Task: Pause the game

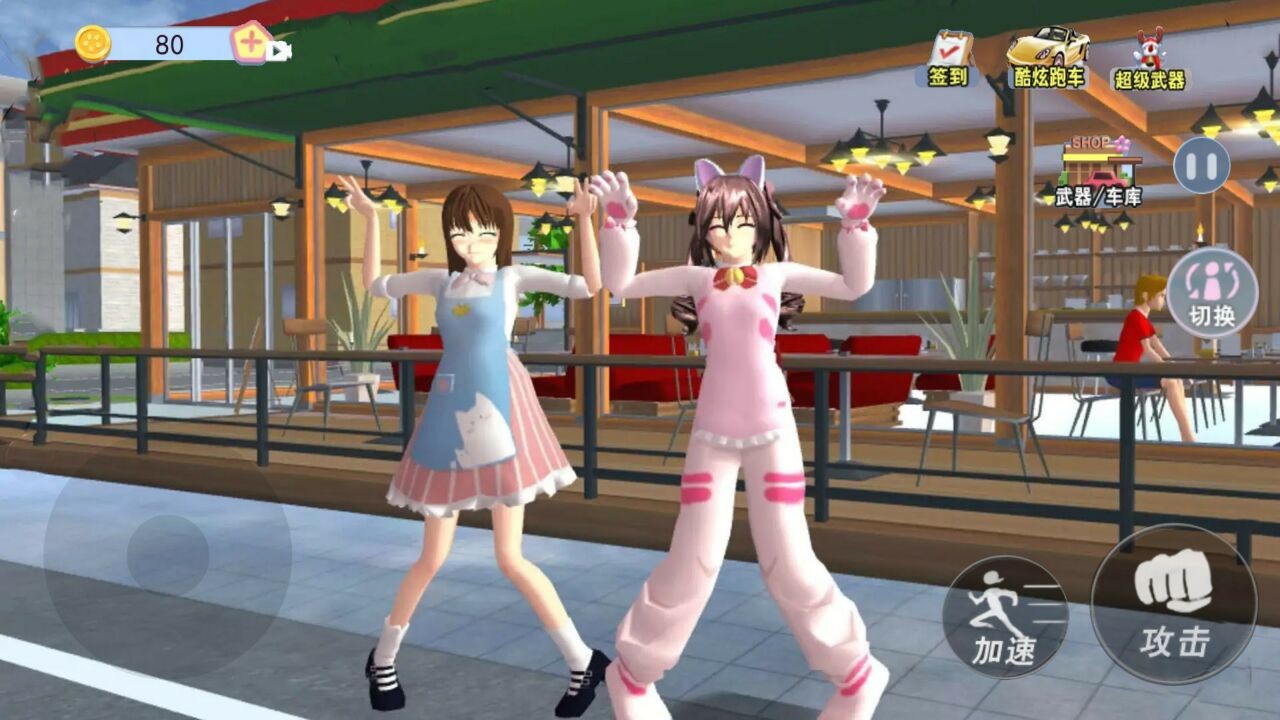Action: 1201,165
